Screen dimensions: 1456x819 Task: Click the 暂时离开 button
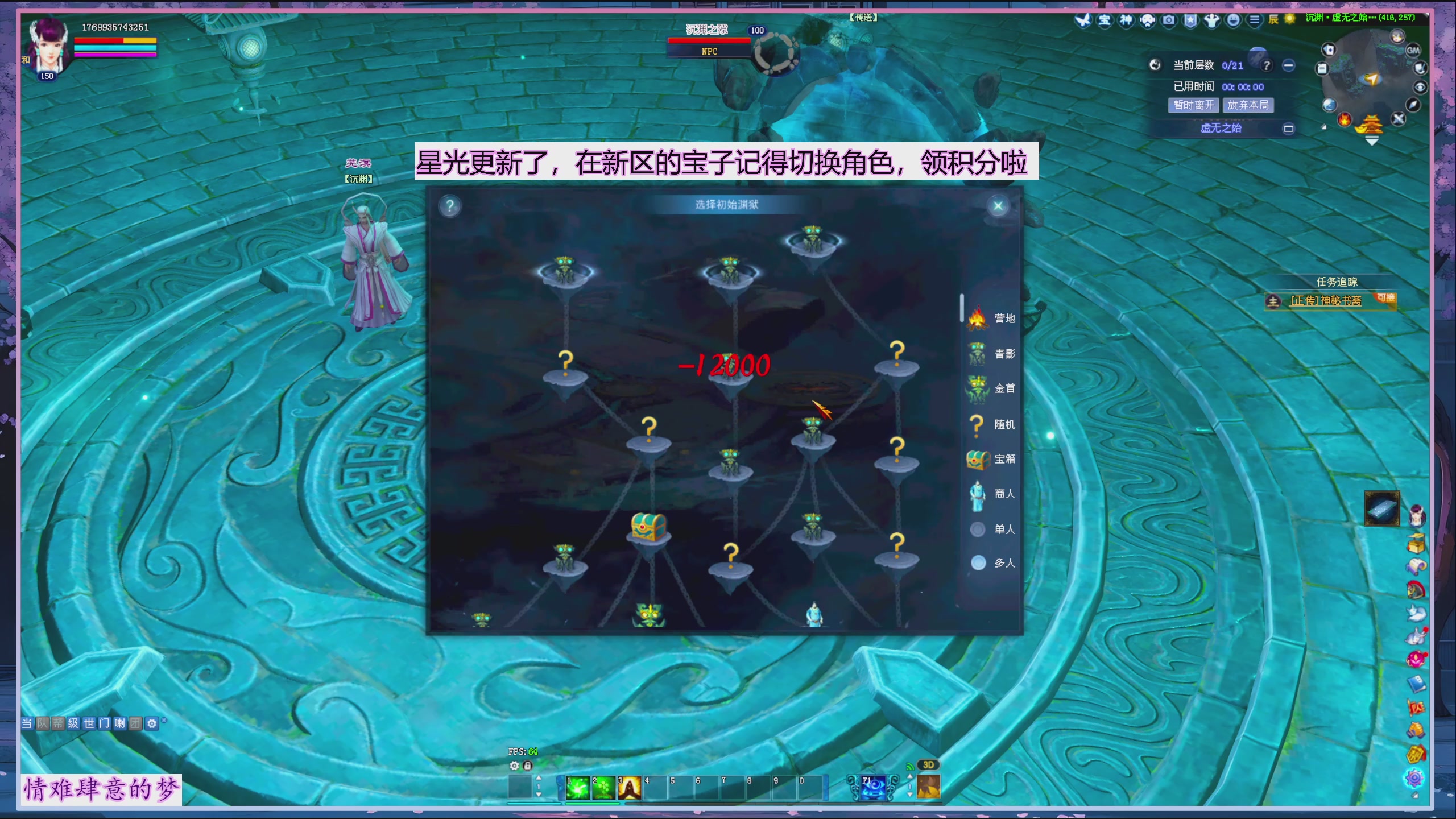1193,105
